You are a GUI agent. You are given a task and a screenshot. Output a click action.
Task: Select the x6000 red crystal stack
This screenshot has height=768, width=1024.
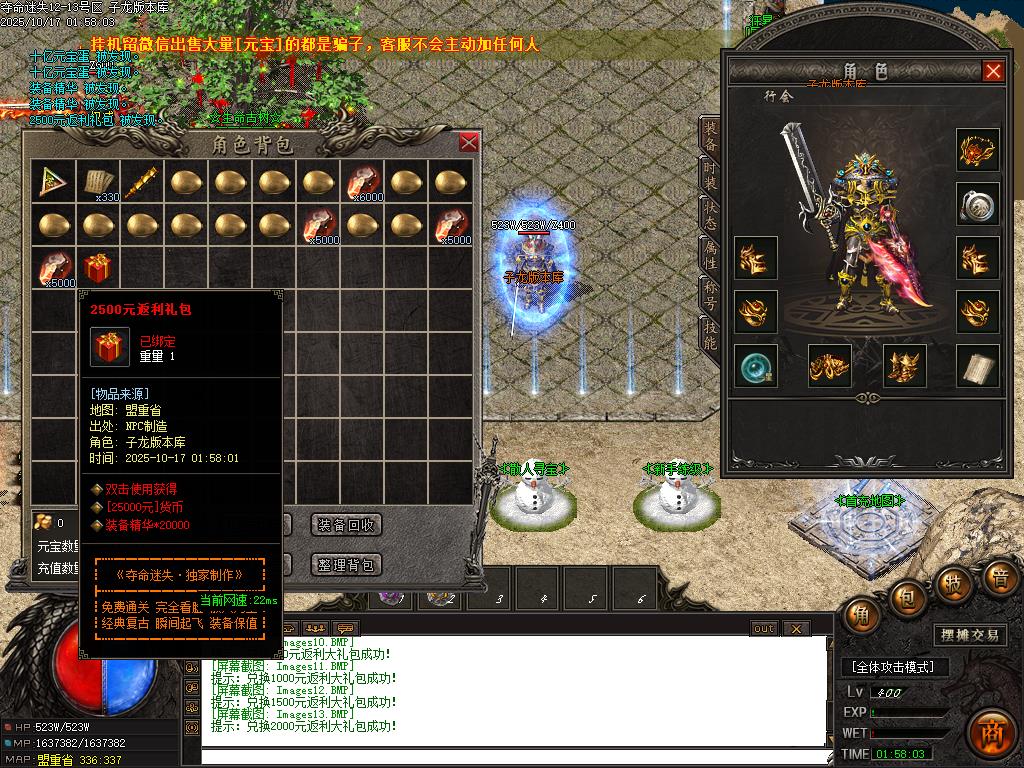coord(362,182)
